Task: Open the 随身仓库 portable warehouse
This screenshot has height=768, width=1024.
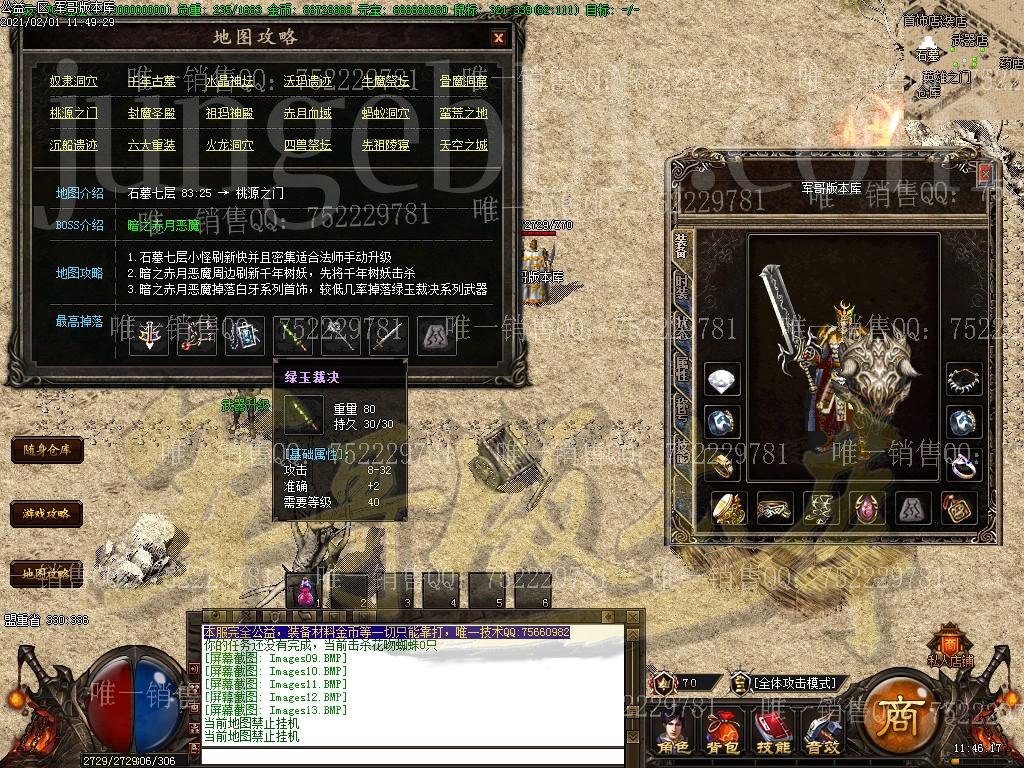Action: (46, 450)
